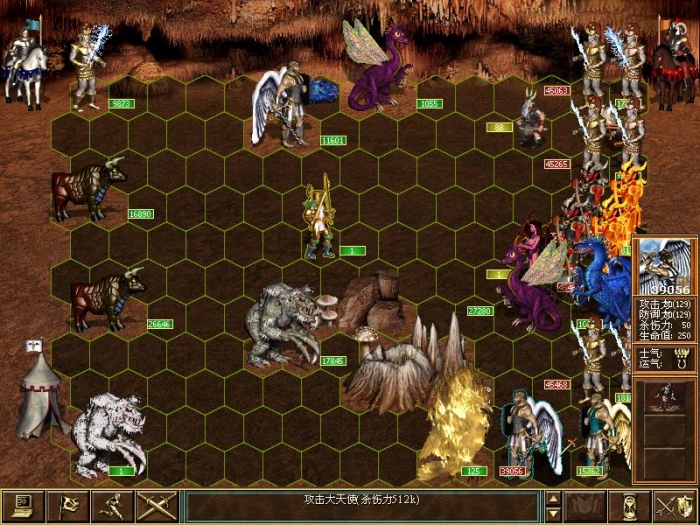Retreat with the running man button

(x=114, y=506)
